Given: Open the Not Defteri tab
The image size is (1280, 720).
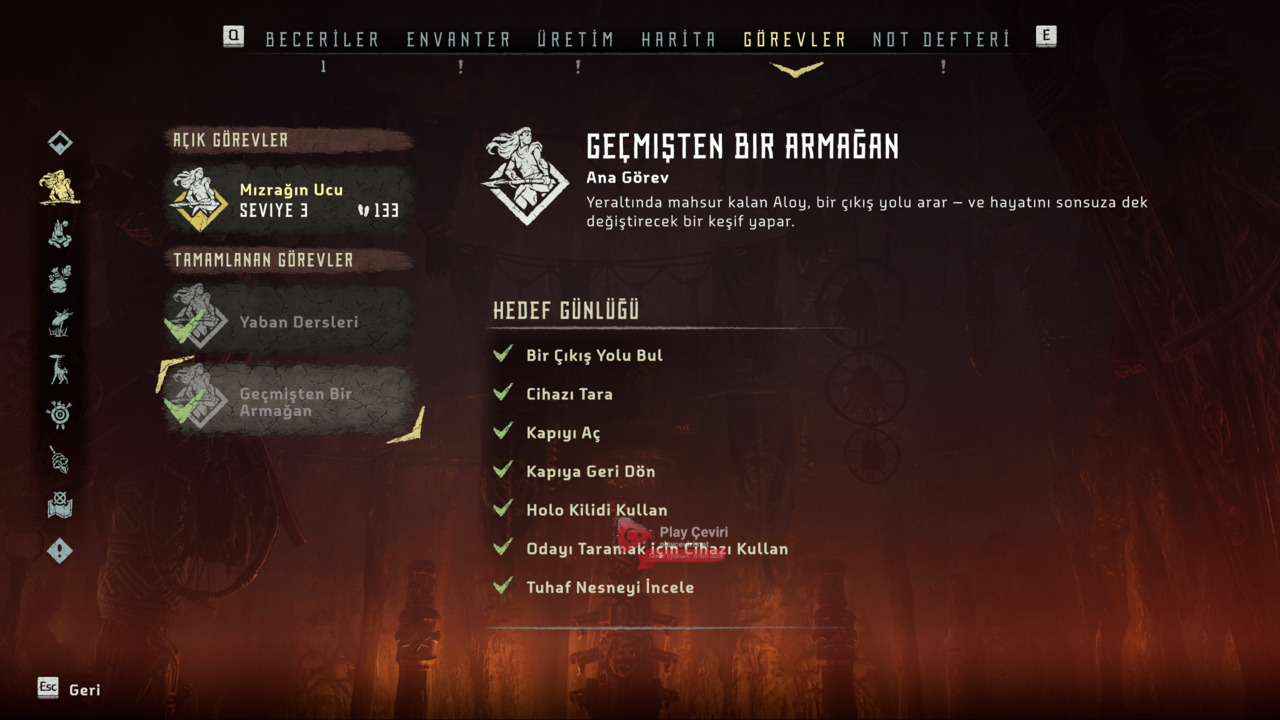Looking at the screenshot, I should pos(941,40).
